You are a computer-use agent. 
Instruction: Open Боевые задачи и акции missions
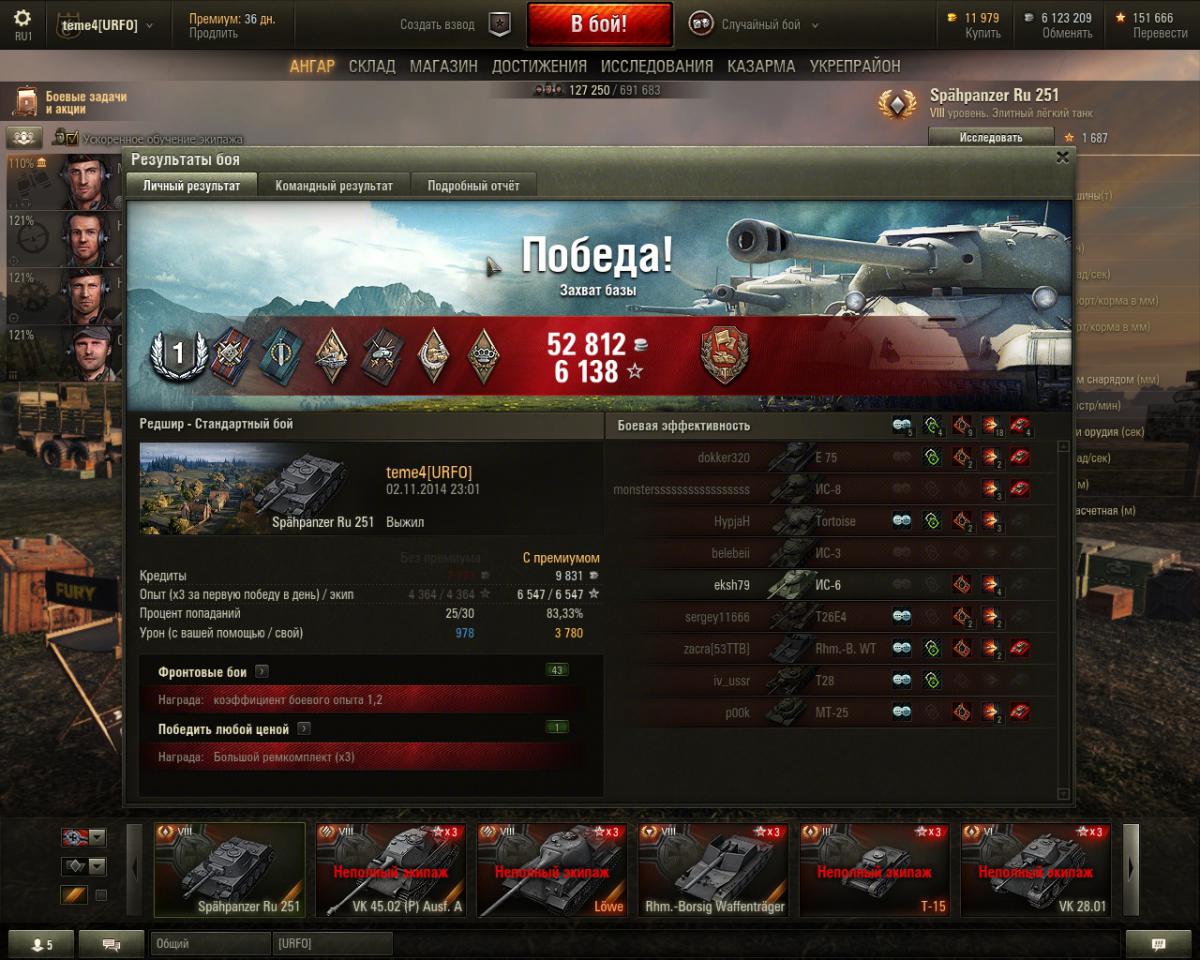coord(70,103)
